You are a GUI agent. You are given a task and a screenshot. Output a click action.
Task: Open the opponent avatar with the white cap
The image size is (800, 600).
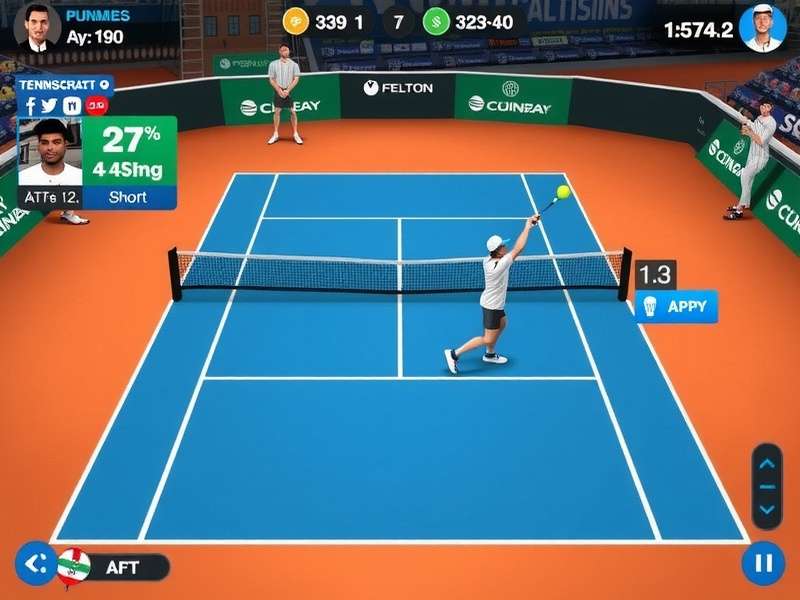tap(763, 27)
